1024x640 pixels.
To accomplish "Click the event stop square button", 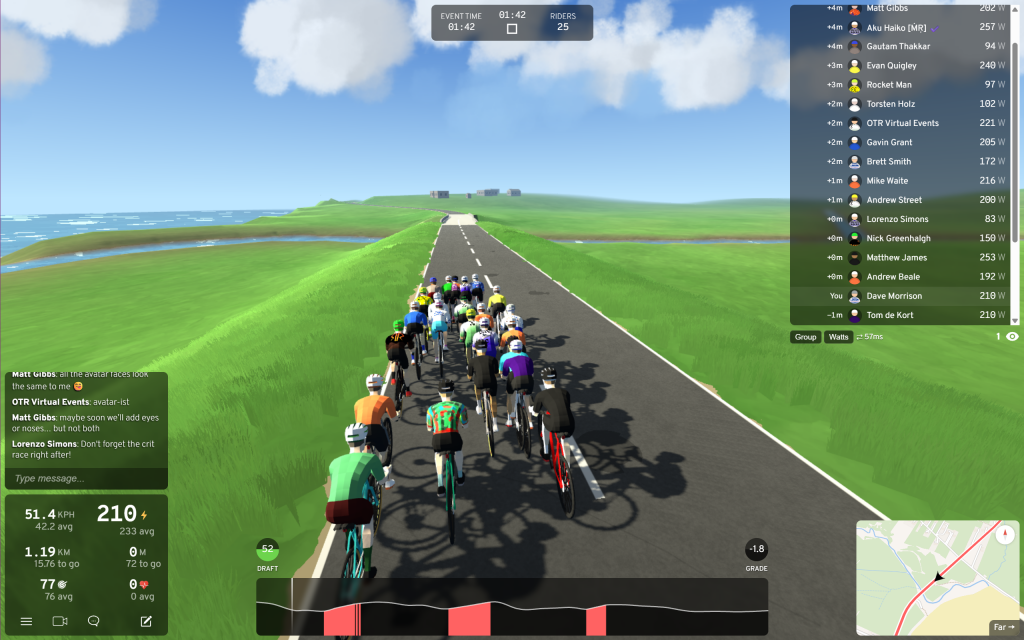I will (x=512, y=29).
